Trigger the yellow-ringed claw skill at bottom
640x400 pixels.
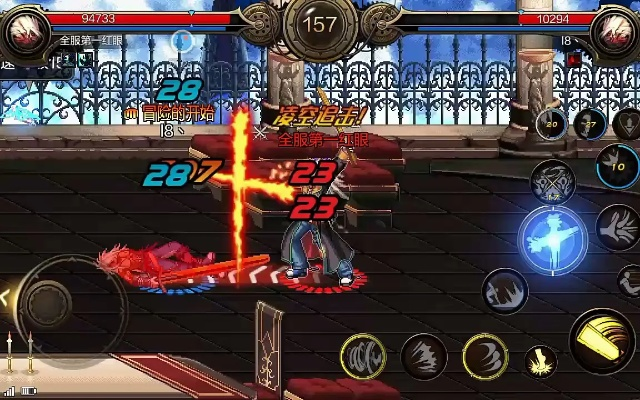click(364, 355)
